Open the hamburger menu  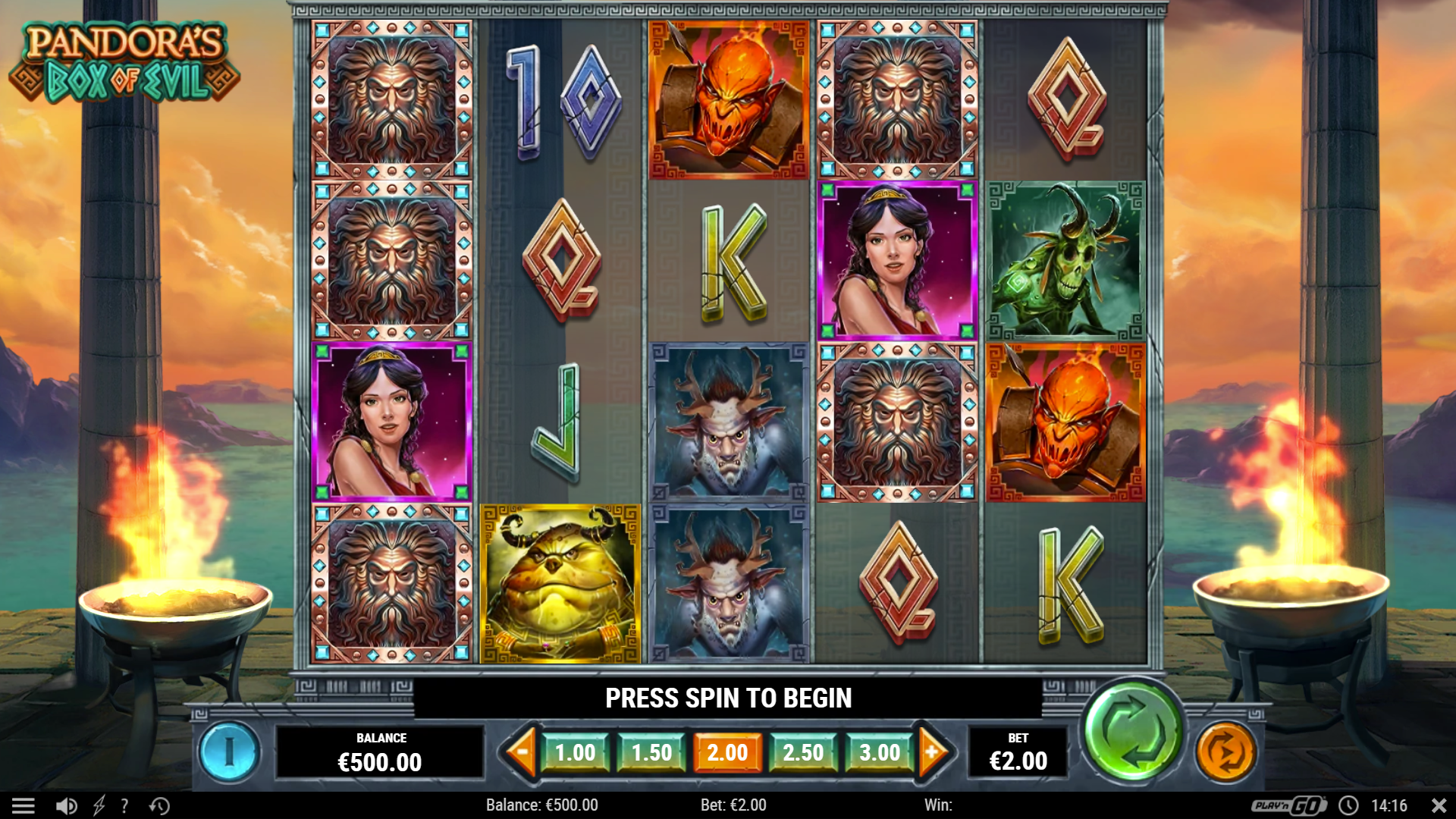pos(23,805)
